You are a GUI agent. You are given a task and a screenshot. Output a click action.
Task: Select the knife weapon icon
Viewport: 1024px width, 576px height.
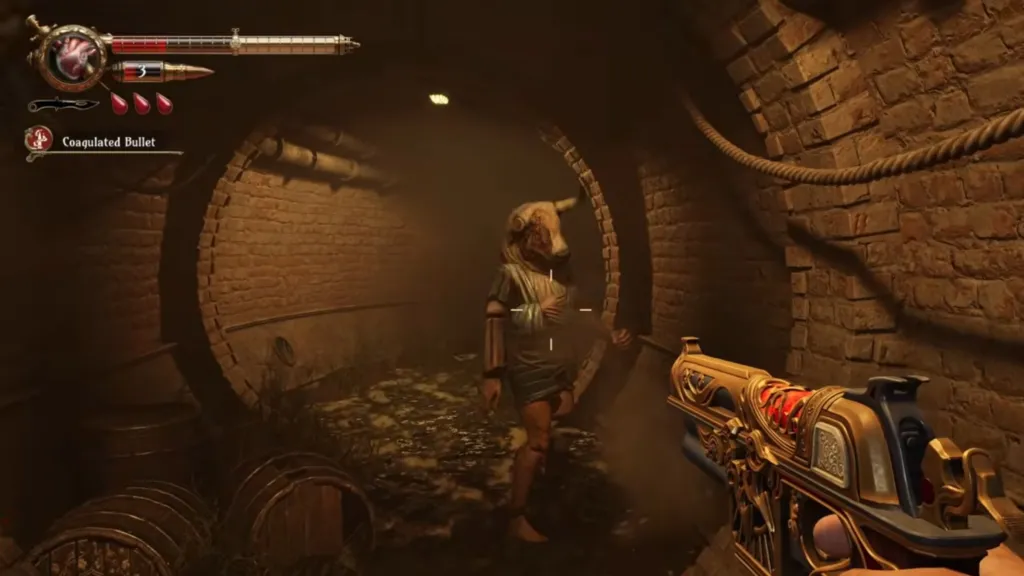coord(62,104)
